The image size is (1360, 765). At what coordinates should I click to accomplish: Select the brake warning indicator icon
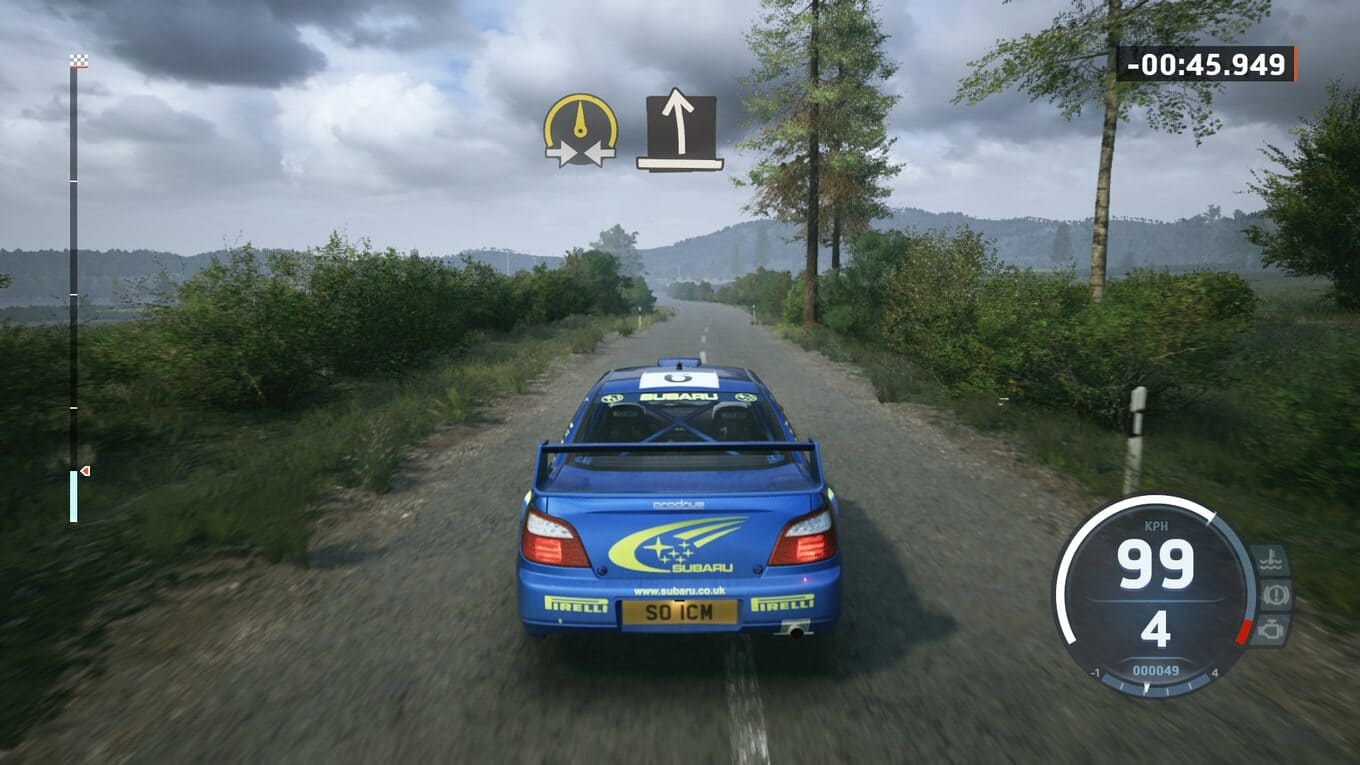(1275, 595)
